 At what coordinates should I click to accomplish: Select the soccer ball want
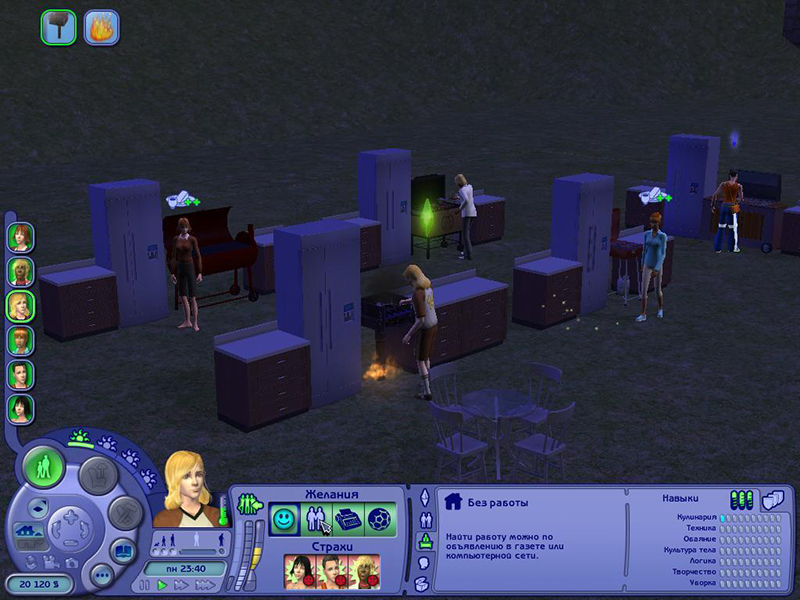click(379, 518)
